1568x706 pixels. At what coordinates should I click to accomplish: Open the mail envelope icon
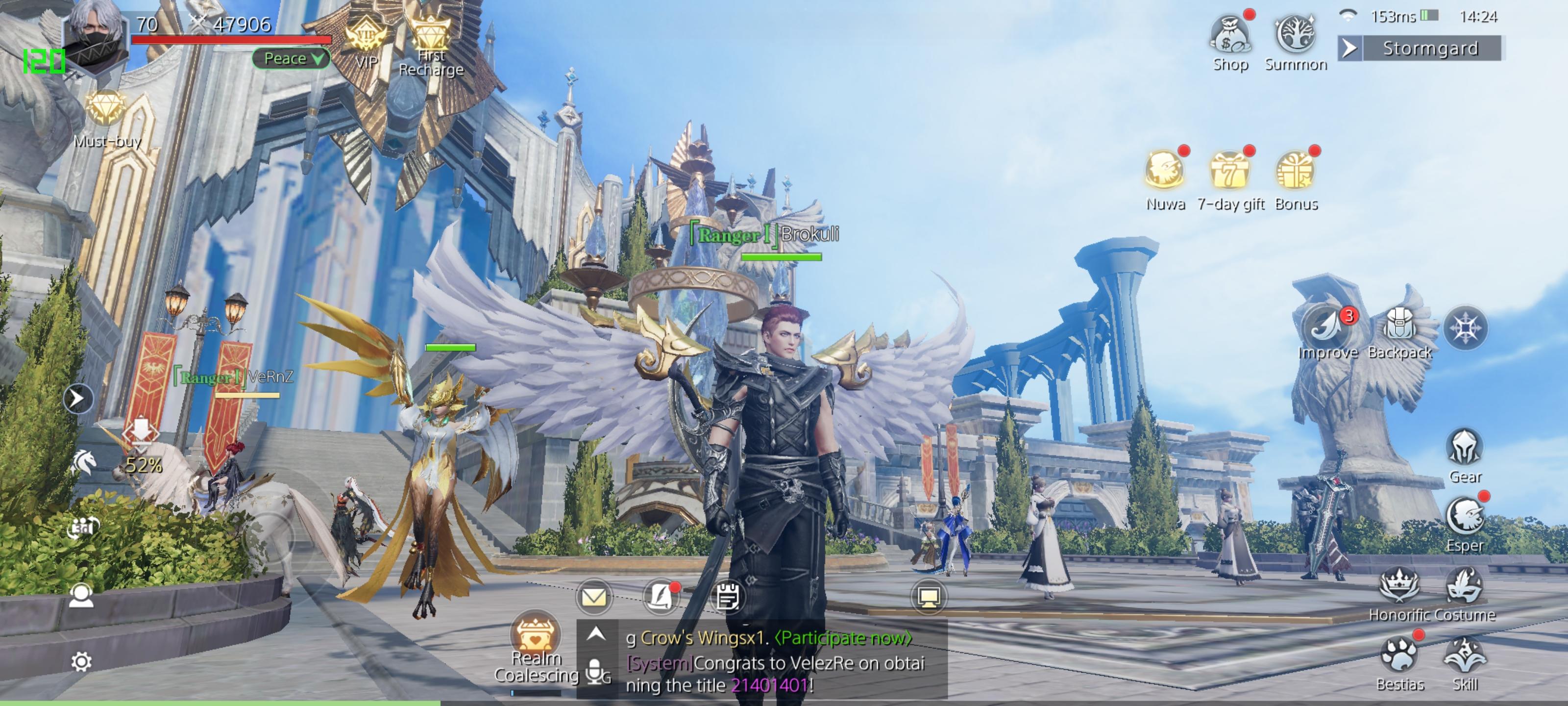click(593, 597)
